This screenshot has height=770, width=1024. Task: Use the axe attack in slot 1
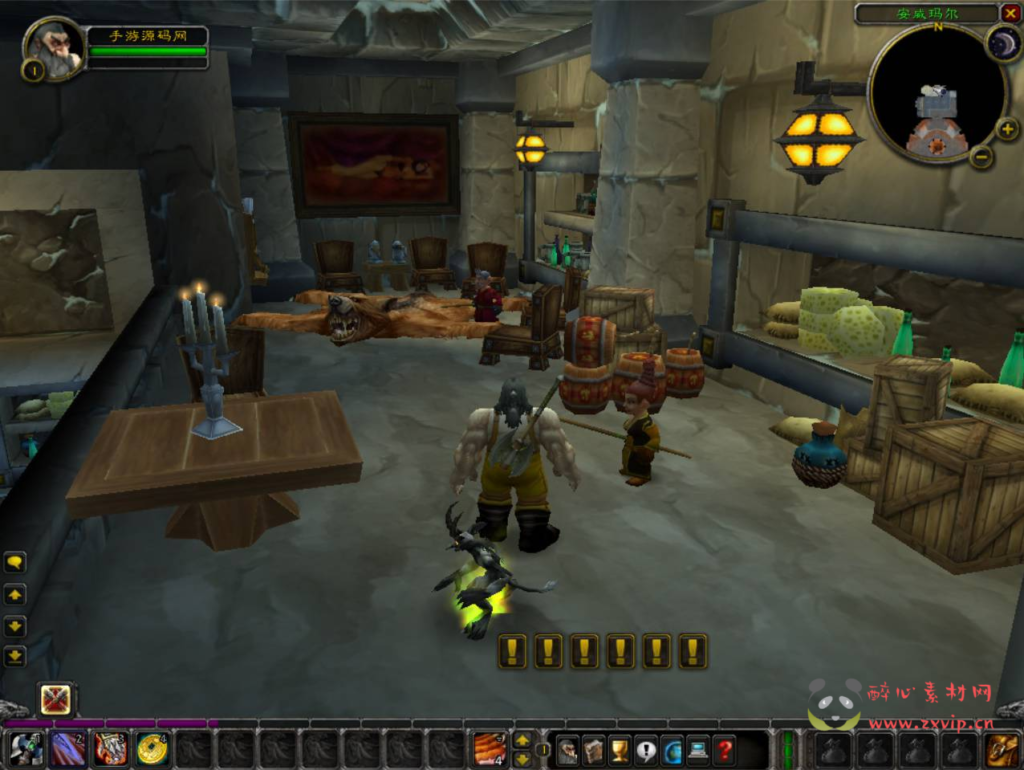[26, 749]
